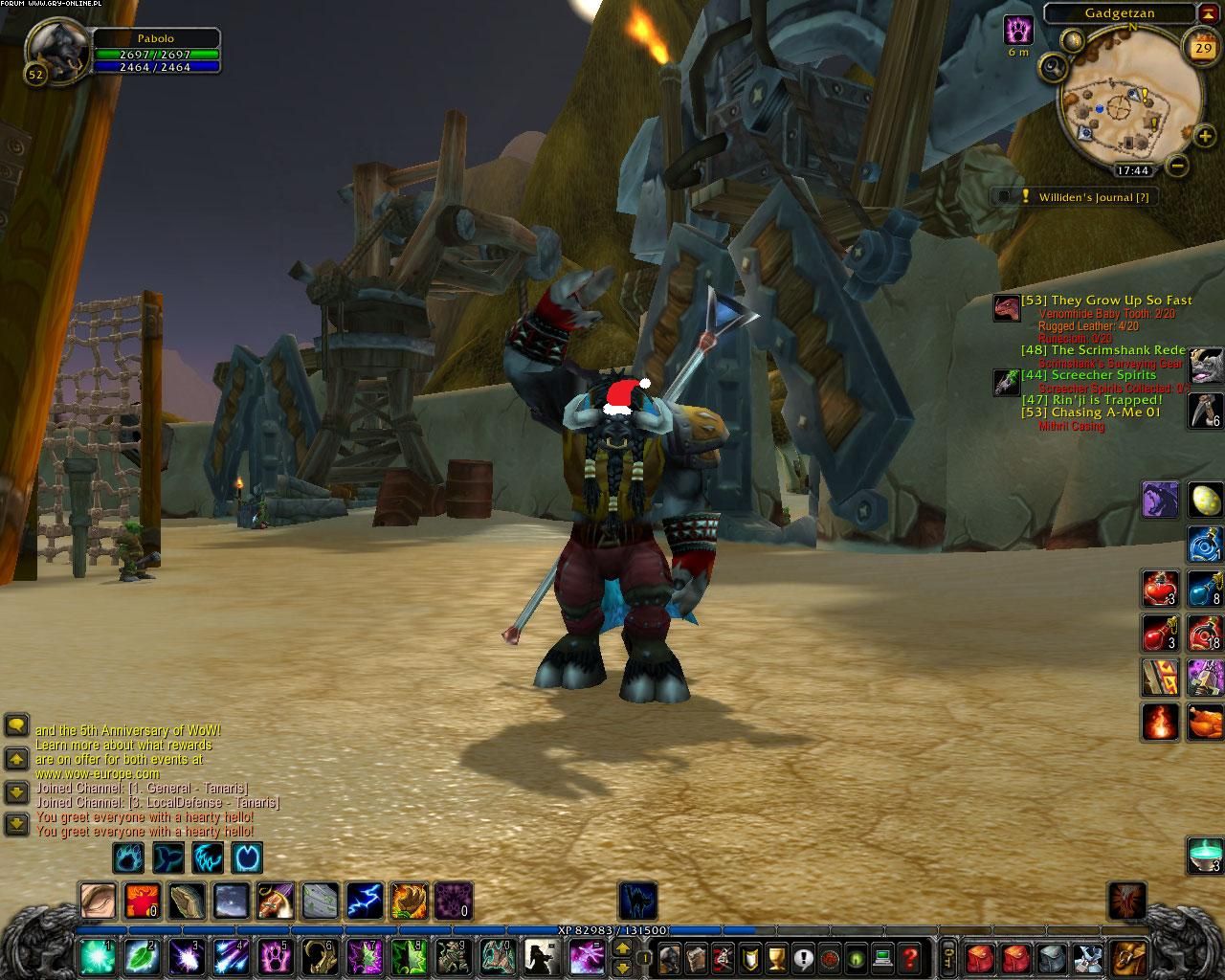Image resolution: width=1225 pixels, height=980 pixels.
Task: Zoom out the minimap with the minus button
Action: point(1178,165)
